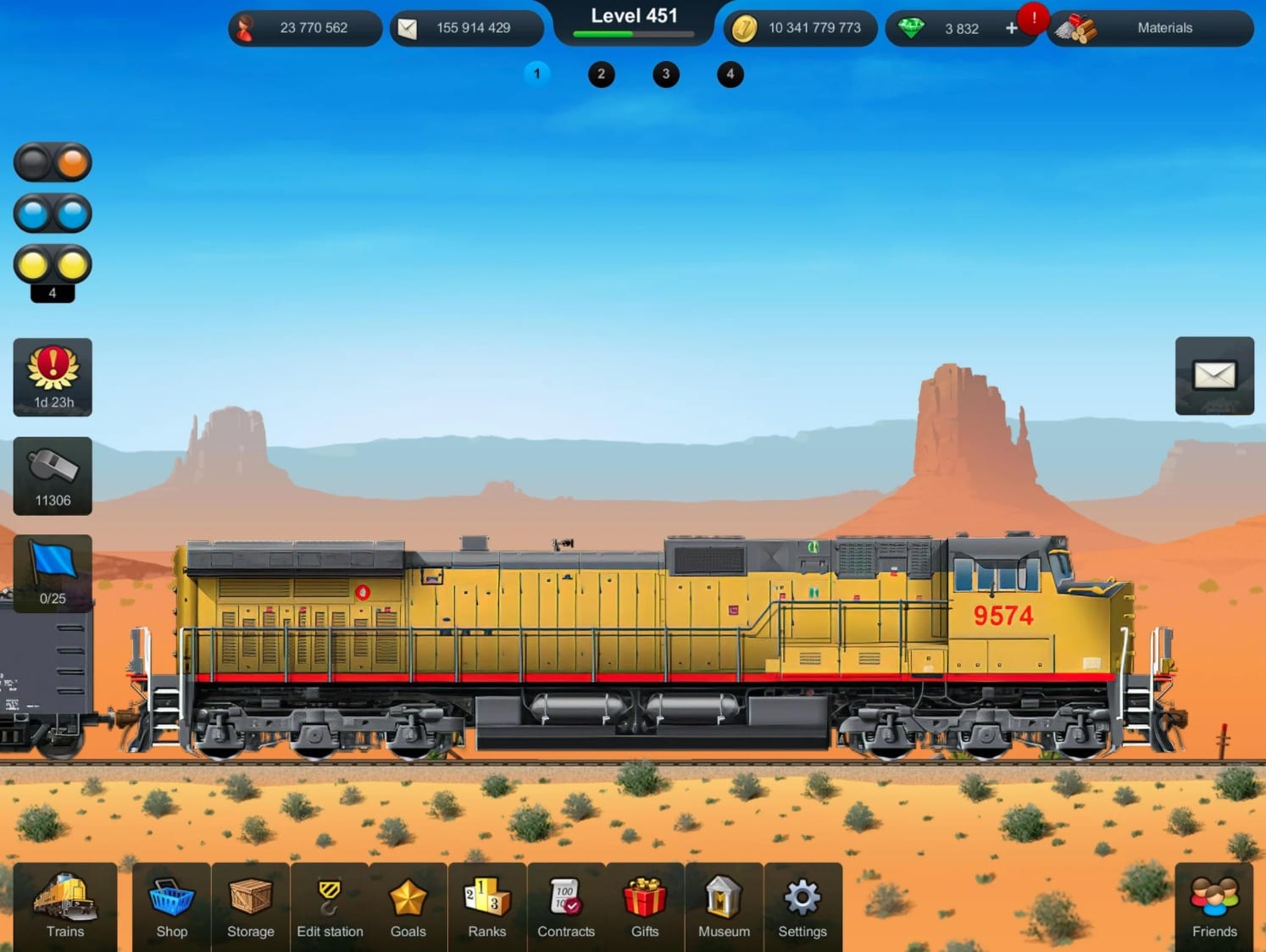The image size is (1266, 952).
Task: Switch to station page 2
Action: pos(602,75)
